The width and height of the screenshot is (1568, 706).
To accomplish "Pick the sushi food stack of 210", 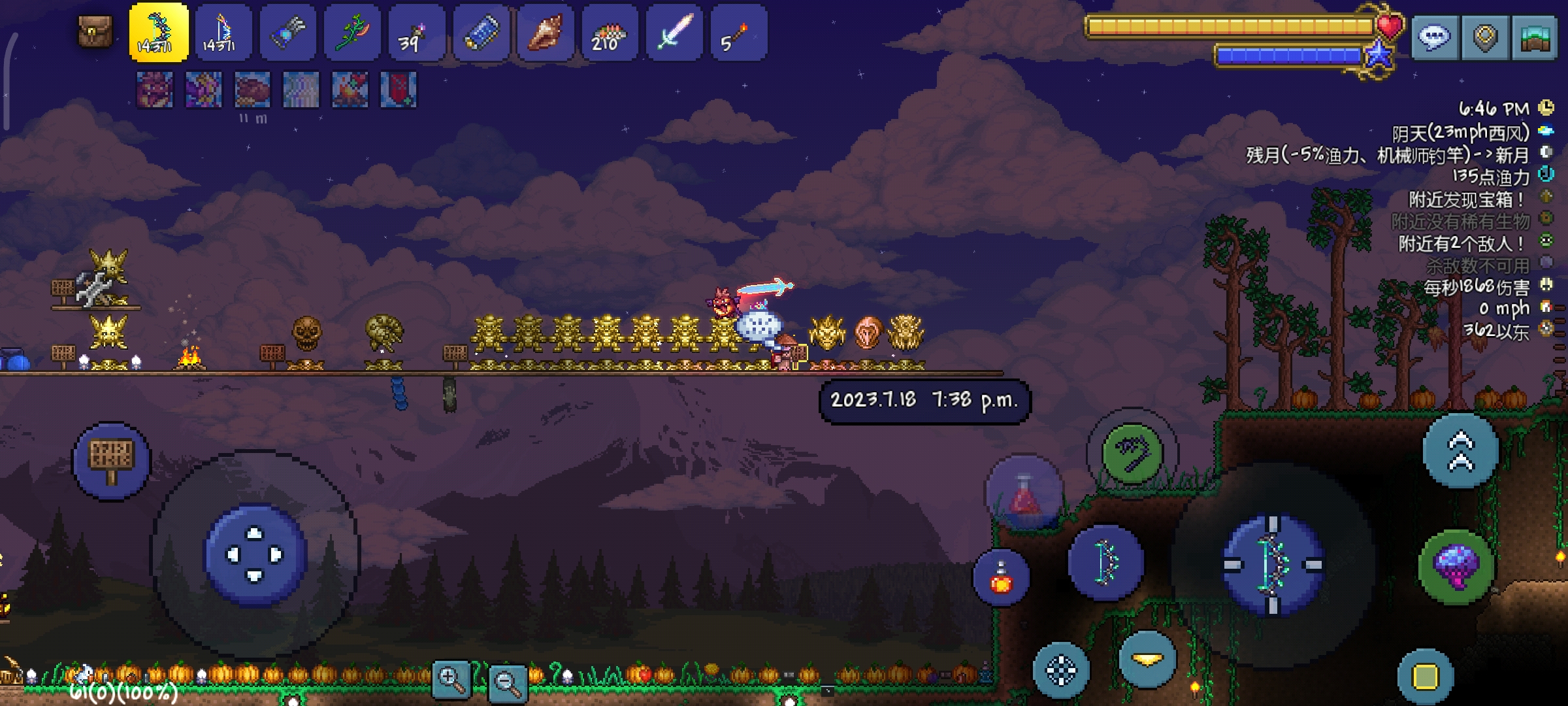I will tap(609, 33).
